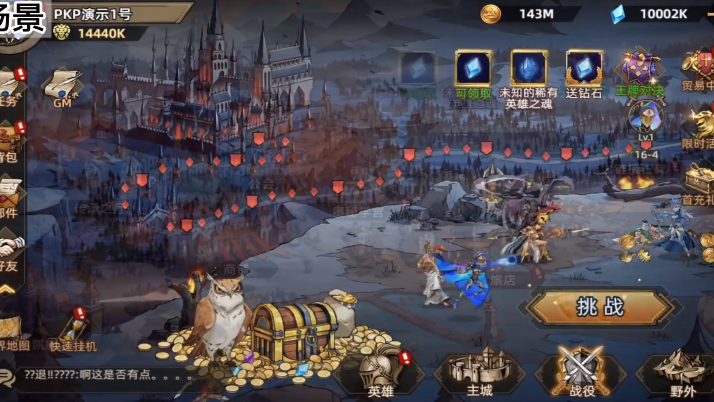Open the 世界地图 world map

click(10, 332)
